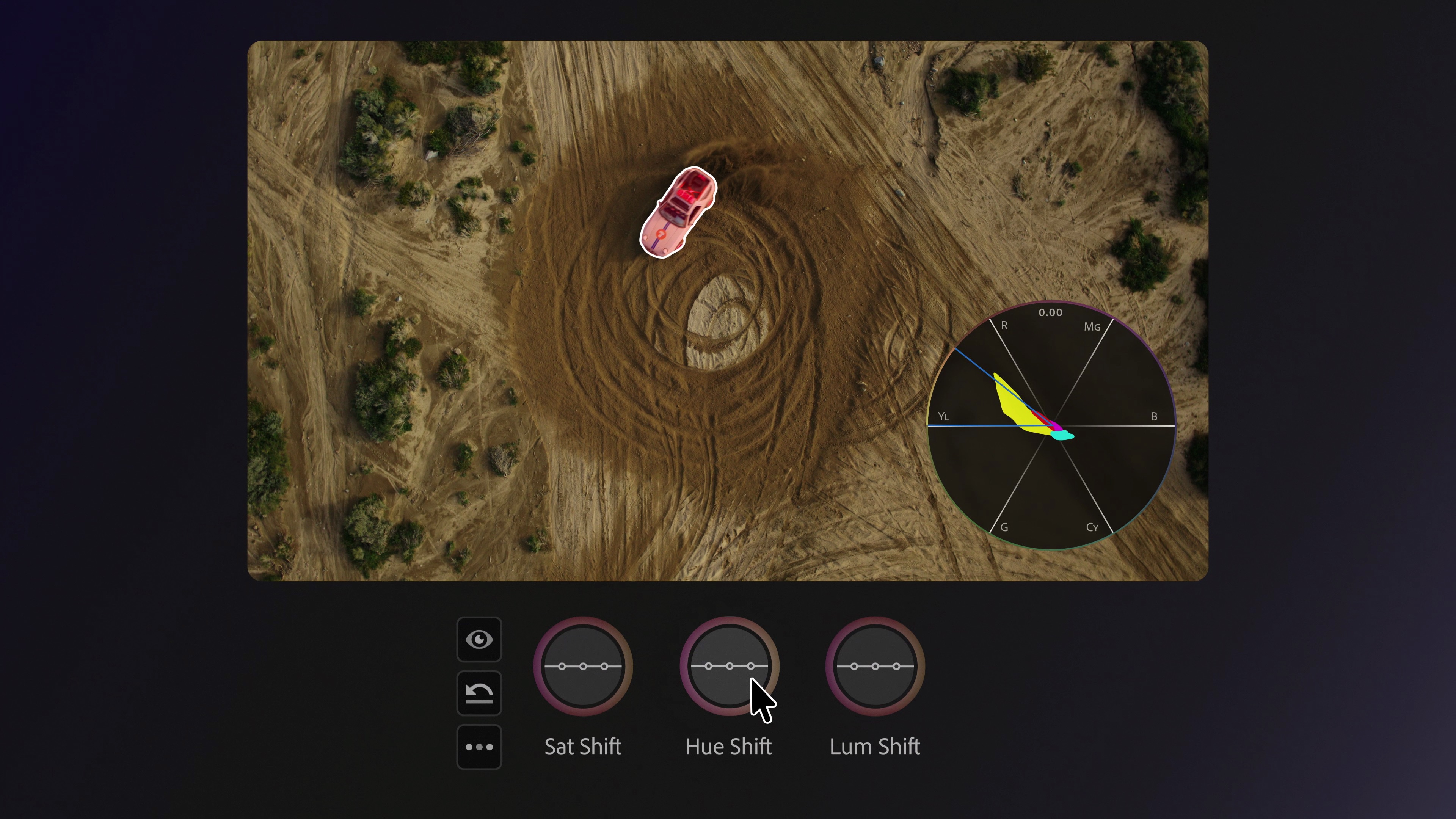
Task: Select the Sat Shift dial
Action: tap(583, 667)
